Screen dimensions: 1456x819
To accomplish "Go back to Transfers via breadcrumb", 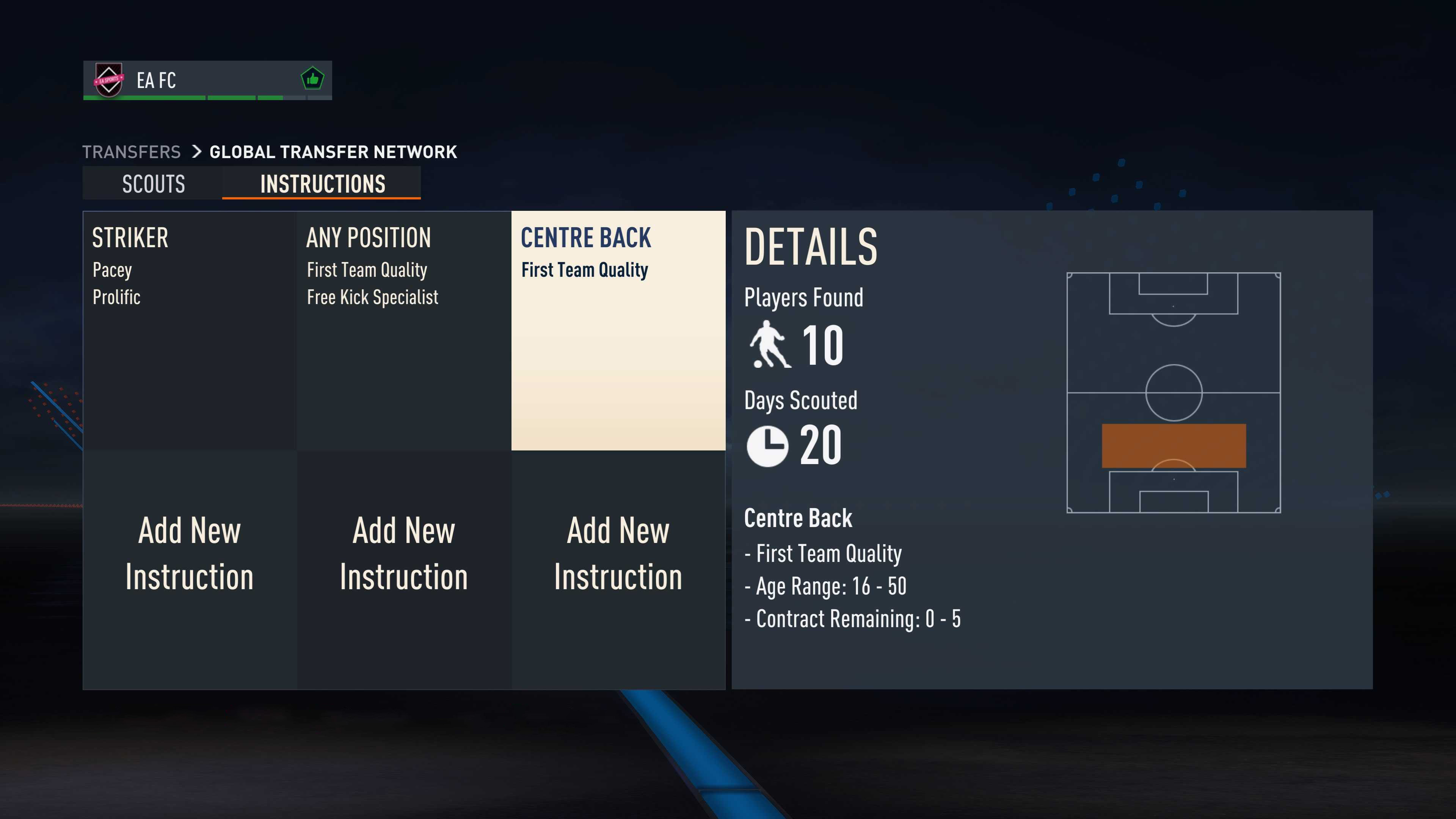I will click(131, 152).
